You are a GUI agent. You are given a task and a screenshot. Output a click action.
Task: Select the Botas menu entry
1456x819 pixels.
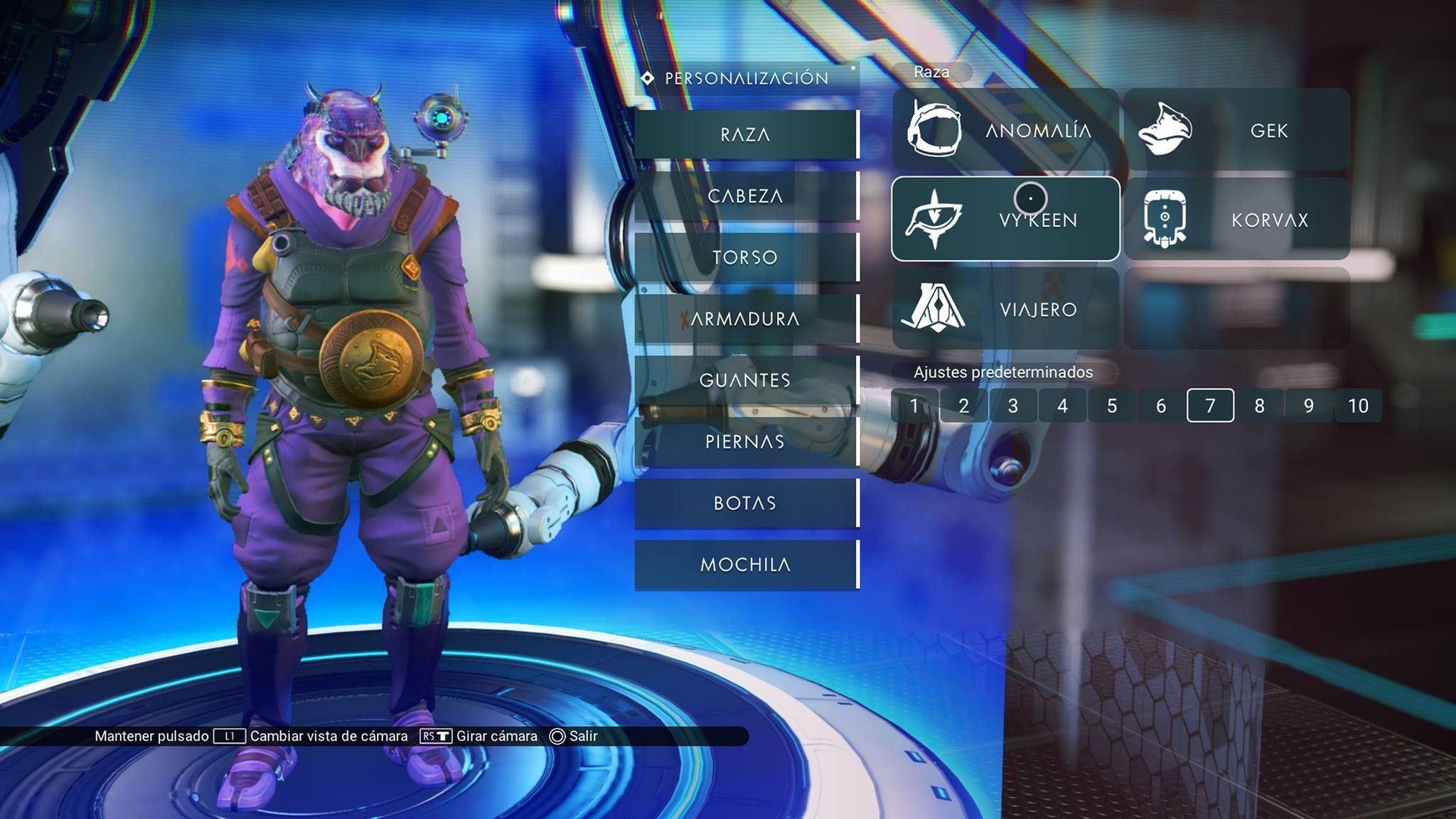pos(746,503)
